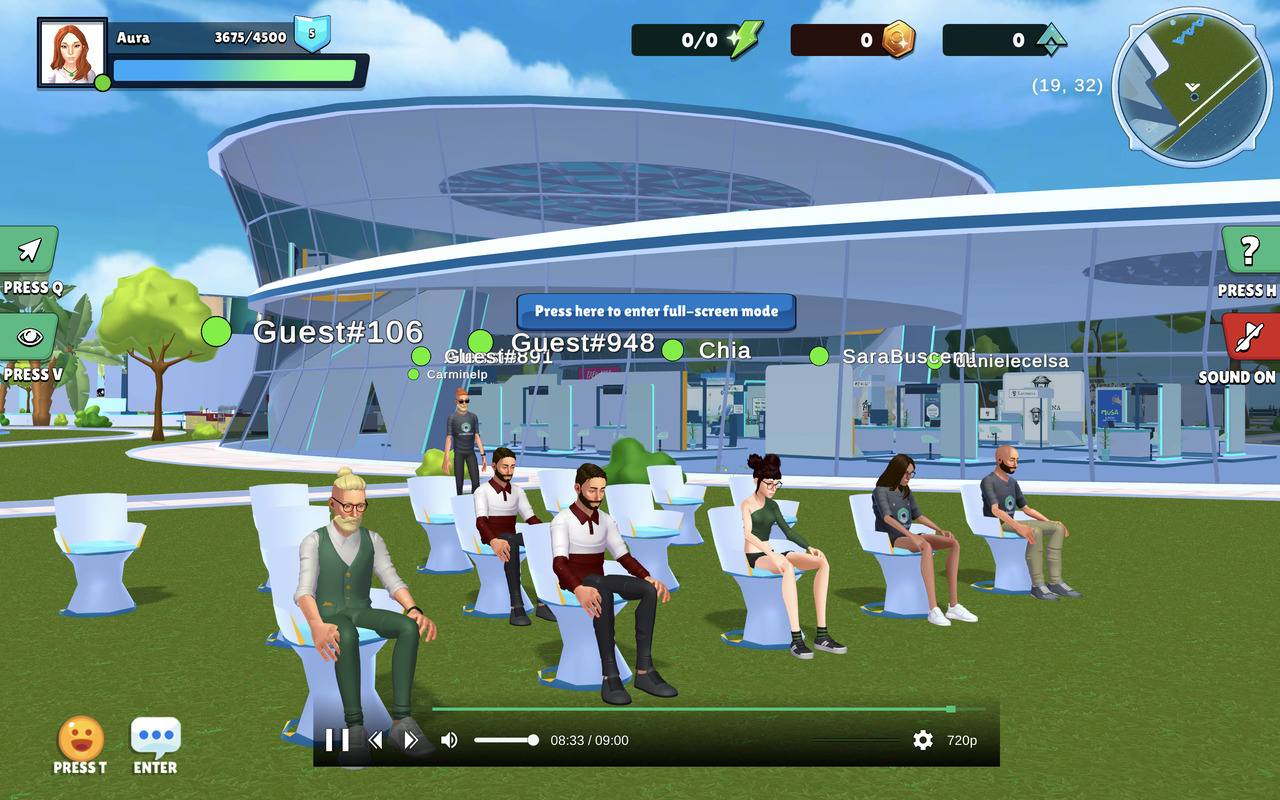Toggle the eye view button
1280x800 pixels.
coord(30,338)
